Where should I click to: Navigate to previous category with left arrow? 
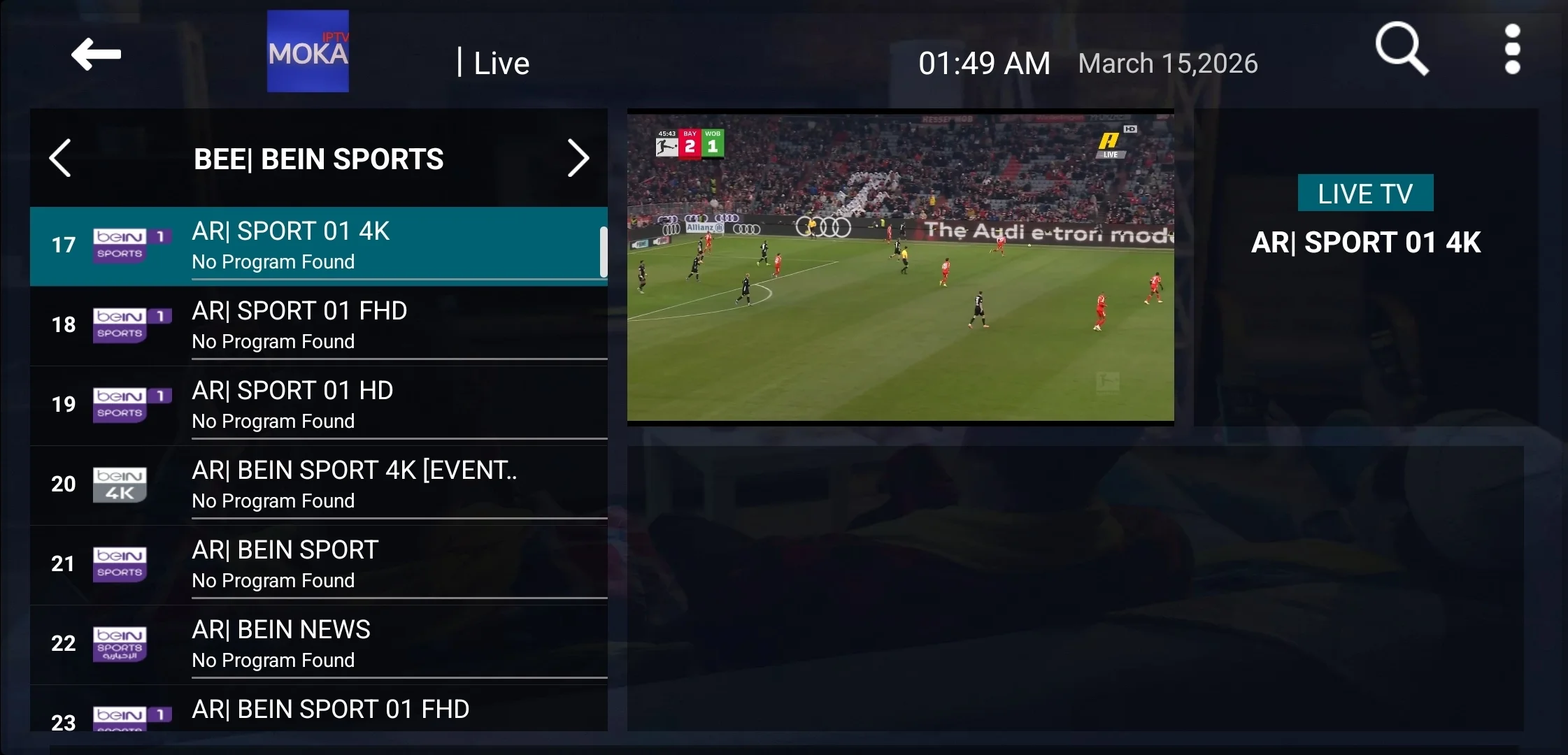pos(61,158)
